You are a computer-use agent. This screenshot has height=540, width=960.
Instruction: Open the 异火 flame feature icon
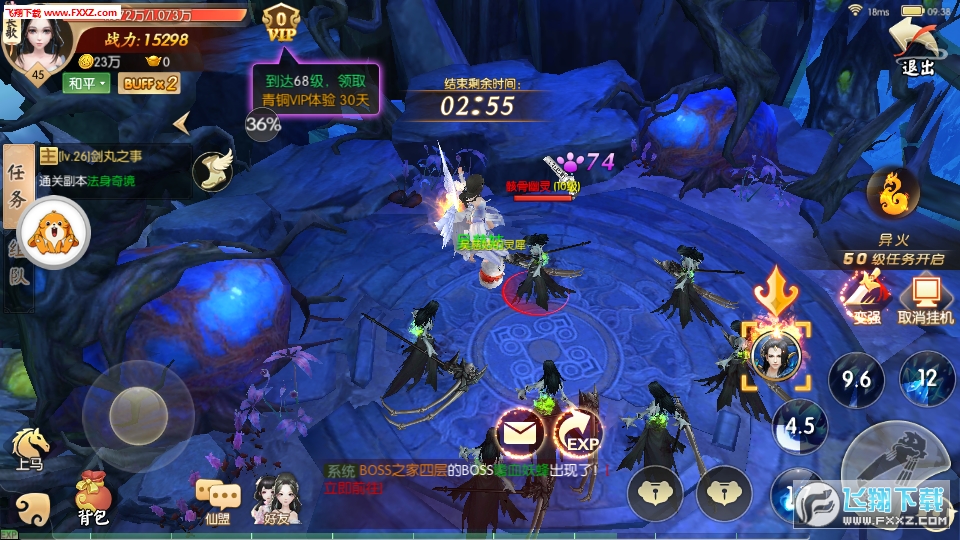coord(892,195)
